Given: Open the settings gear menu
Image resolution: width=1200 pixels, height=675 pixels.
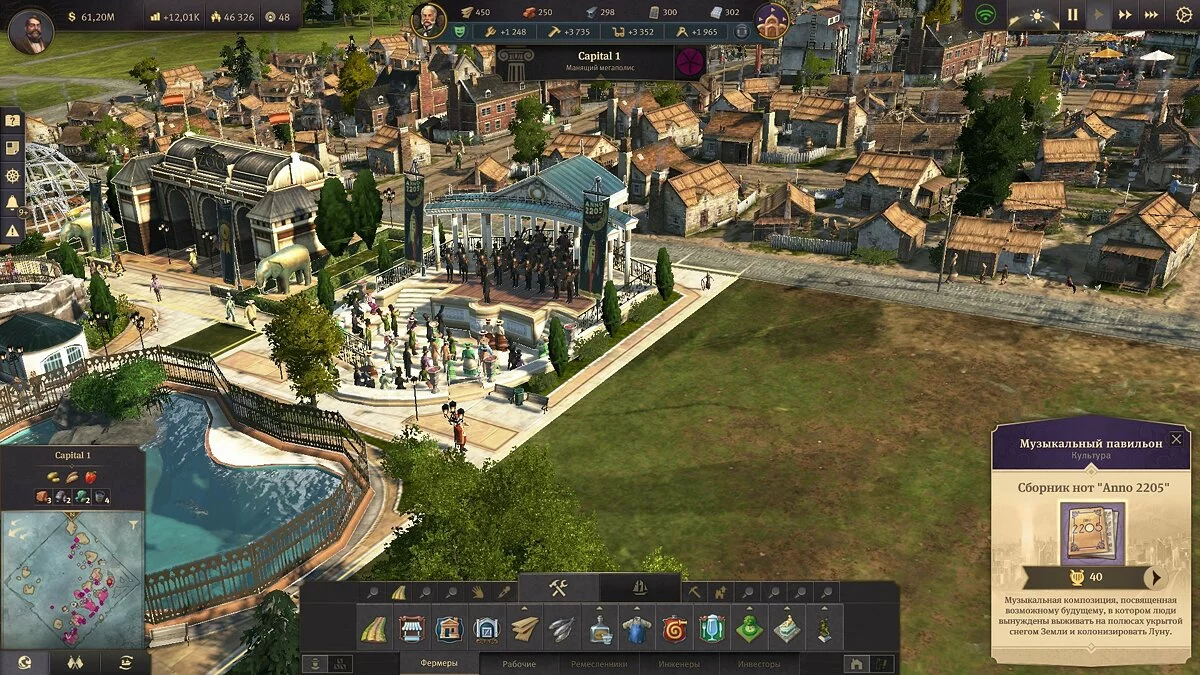Looking at the screenshot, I should point(1185,16).
